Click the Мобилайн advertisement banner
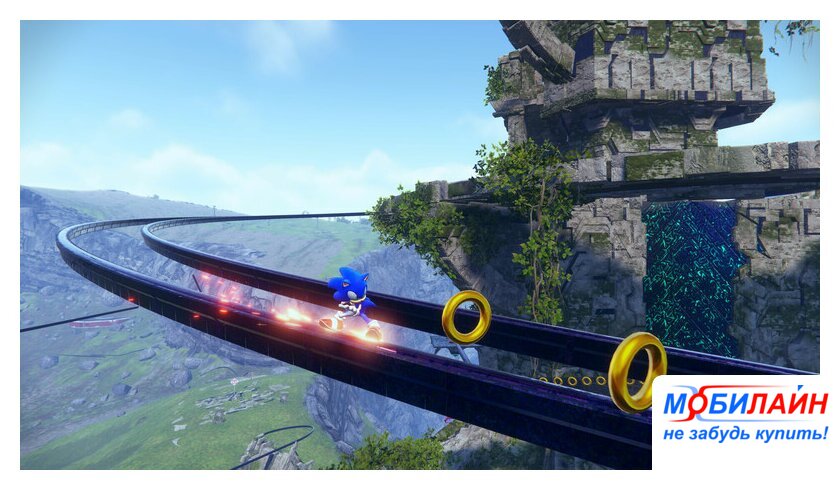Image resolution: width=840 pixels, height=490 pixels. click(x=745, y=417)
